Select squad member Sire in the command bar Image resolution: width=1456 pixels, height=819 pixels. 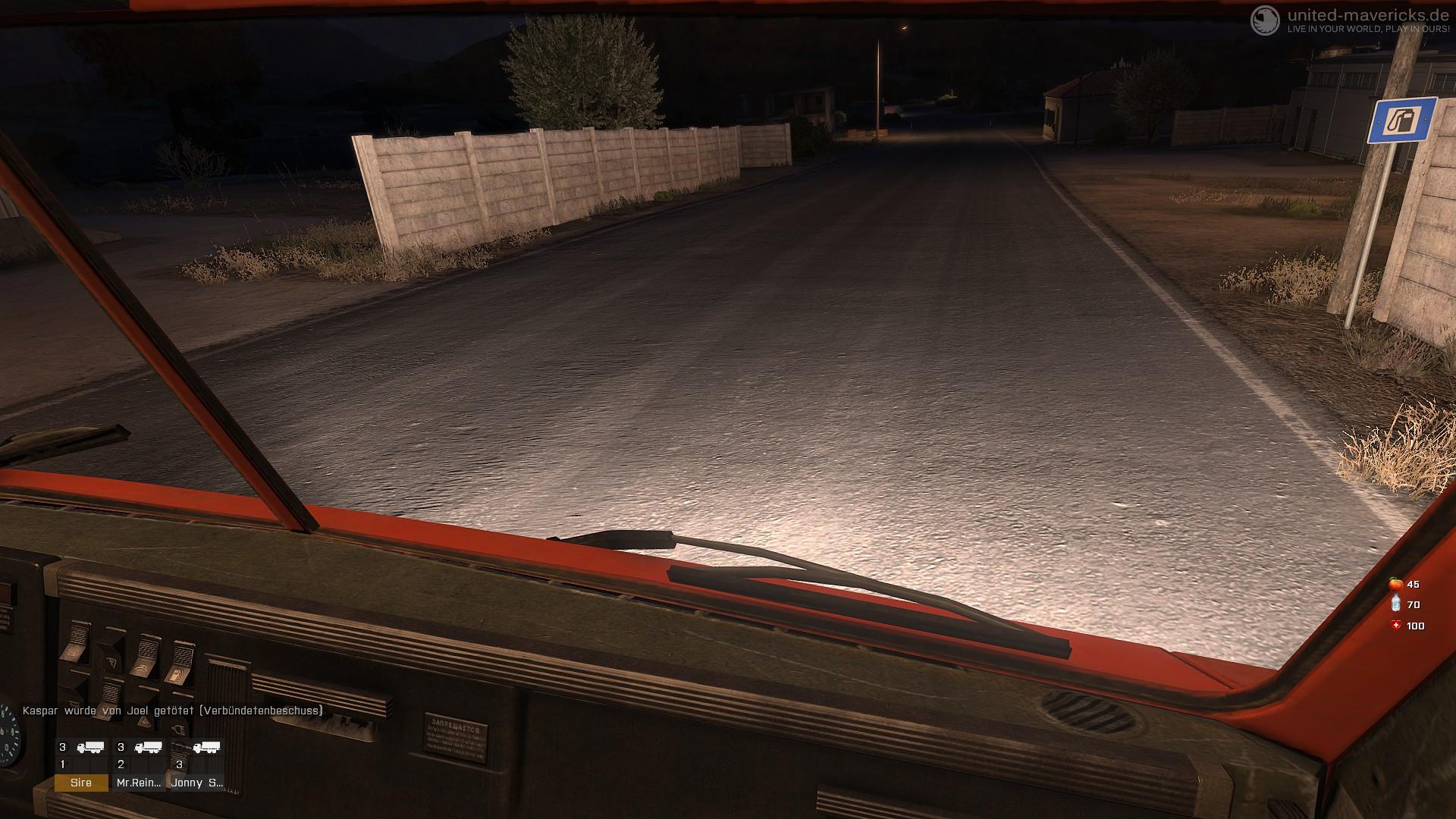81,783
